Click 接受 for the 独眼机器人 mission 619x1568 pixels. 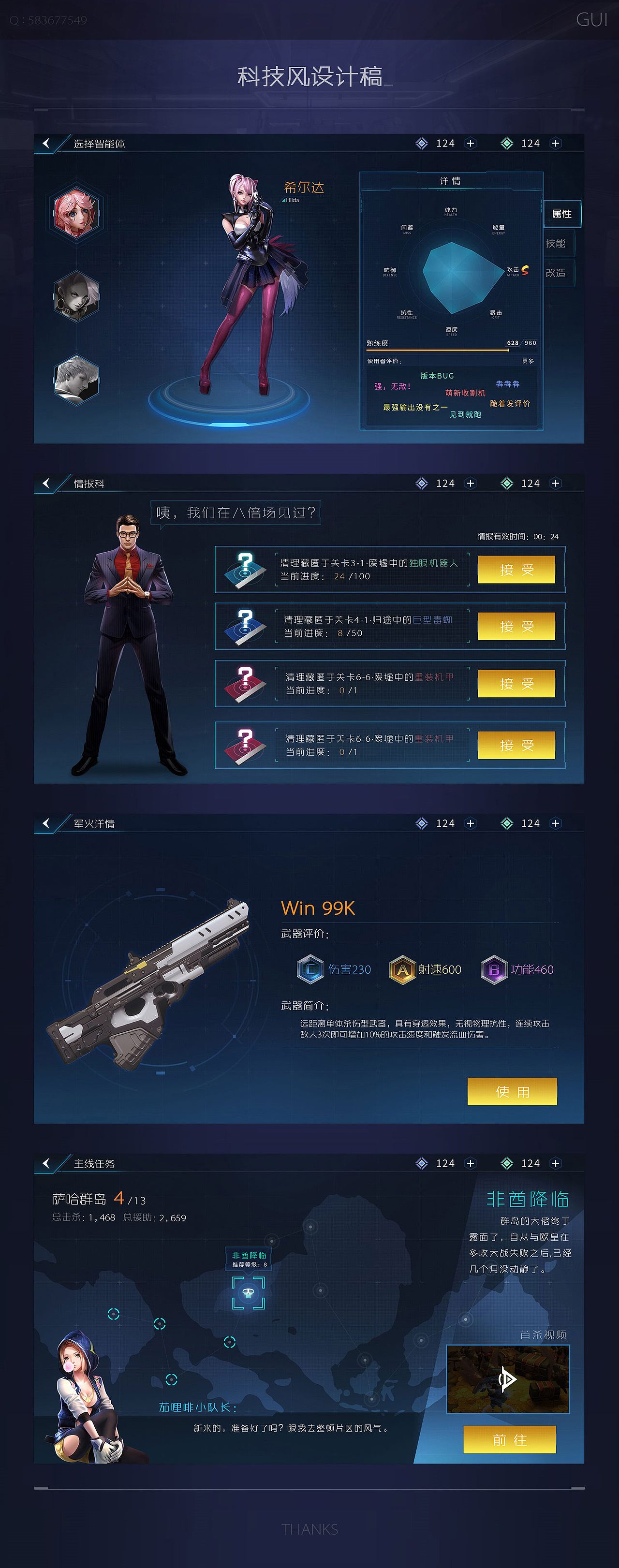[x=517, y=570]
